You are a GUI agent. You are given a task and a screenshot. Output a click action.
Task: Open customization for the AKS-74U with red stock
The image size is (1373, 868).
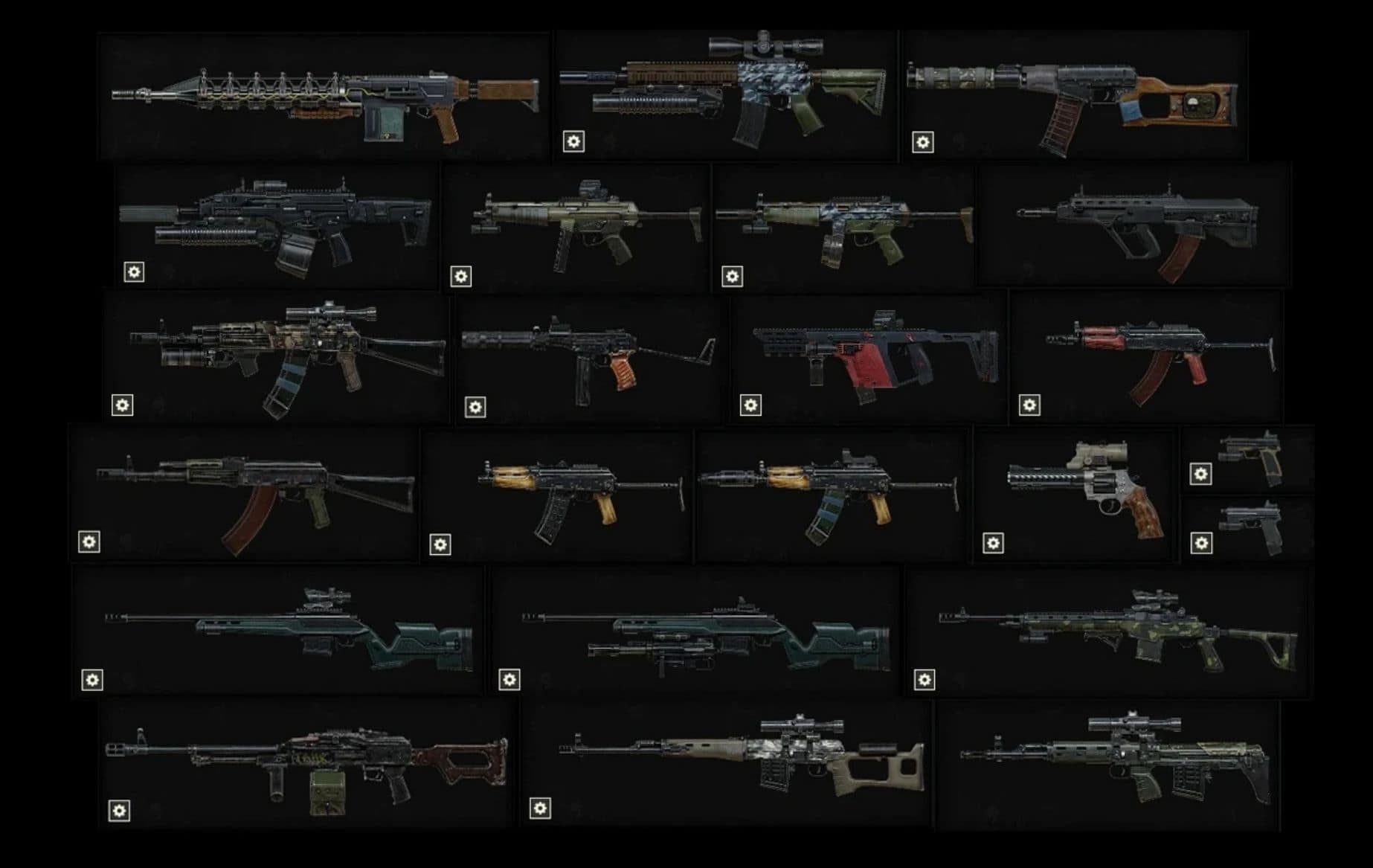click(1029, 402)
